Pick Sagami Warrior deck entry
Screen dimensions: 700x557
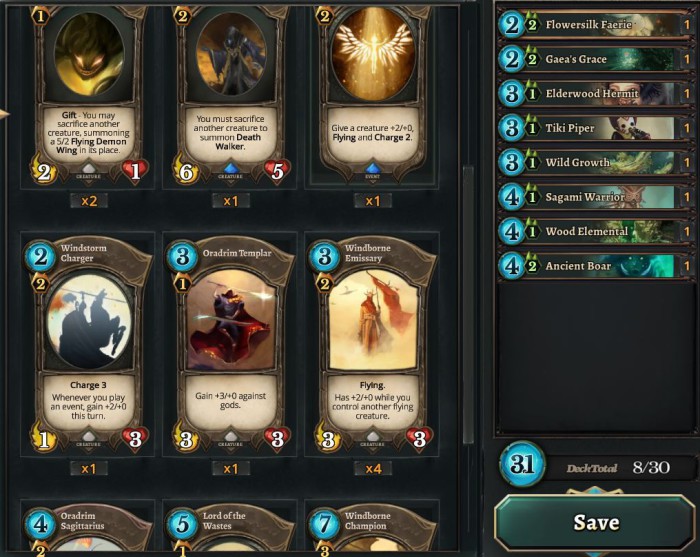pos(595,197)
